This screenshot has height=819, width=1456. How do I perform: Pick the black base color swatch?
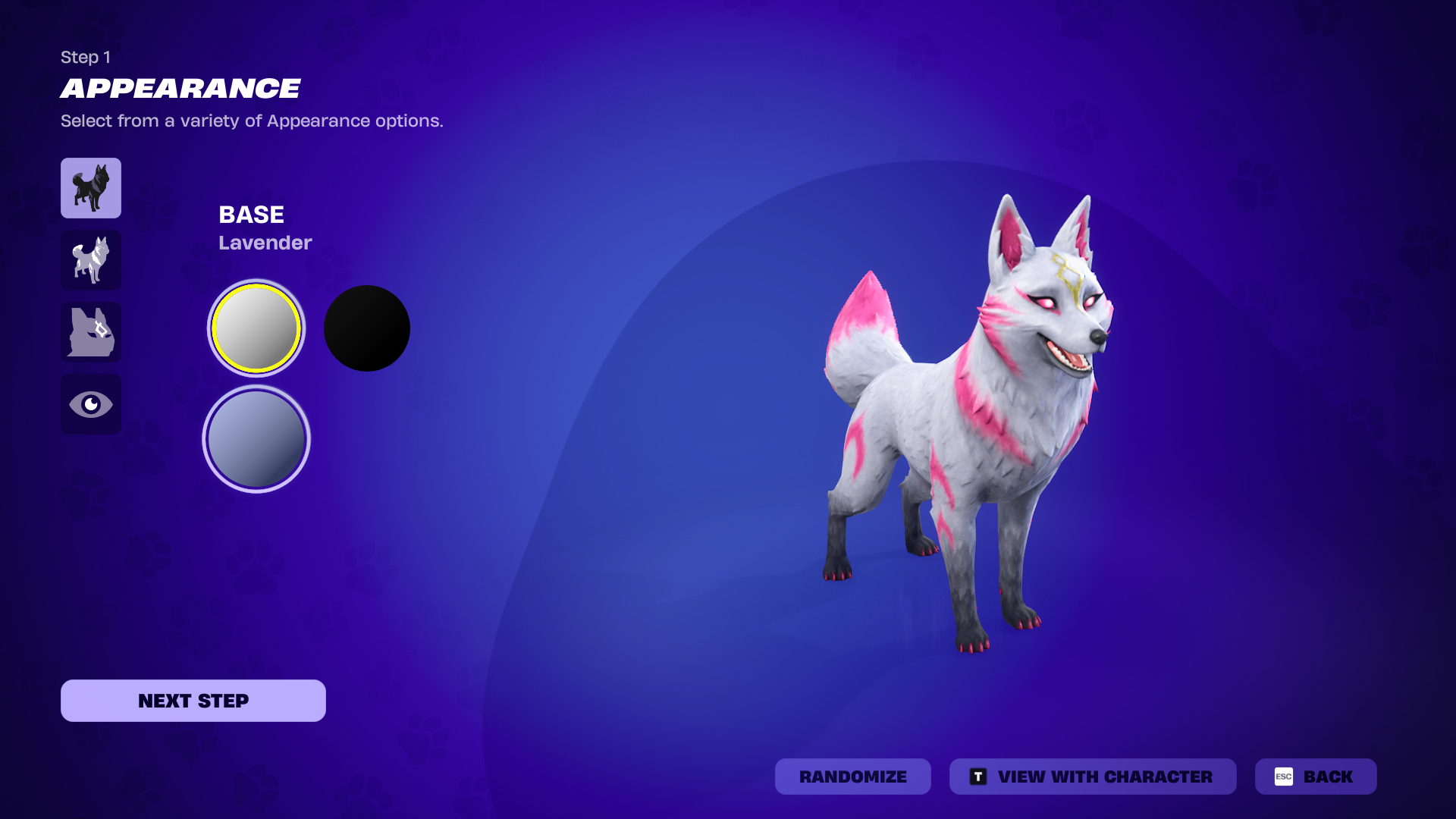(x=367, y=328)
